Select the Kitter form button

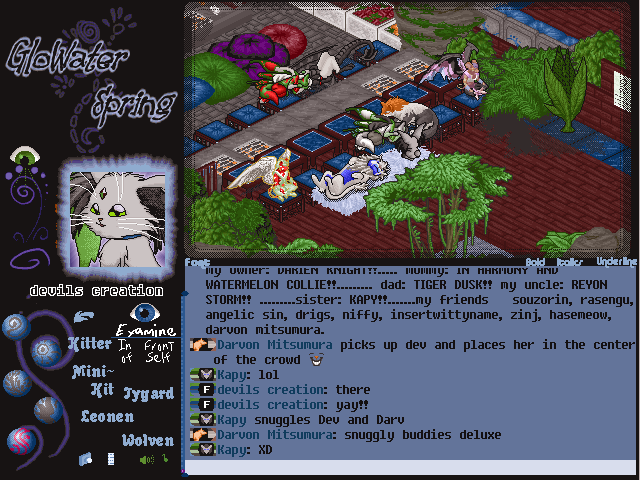coord(89,343)
